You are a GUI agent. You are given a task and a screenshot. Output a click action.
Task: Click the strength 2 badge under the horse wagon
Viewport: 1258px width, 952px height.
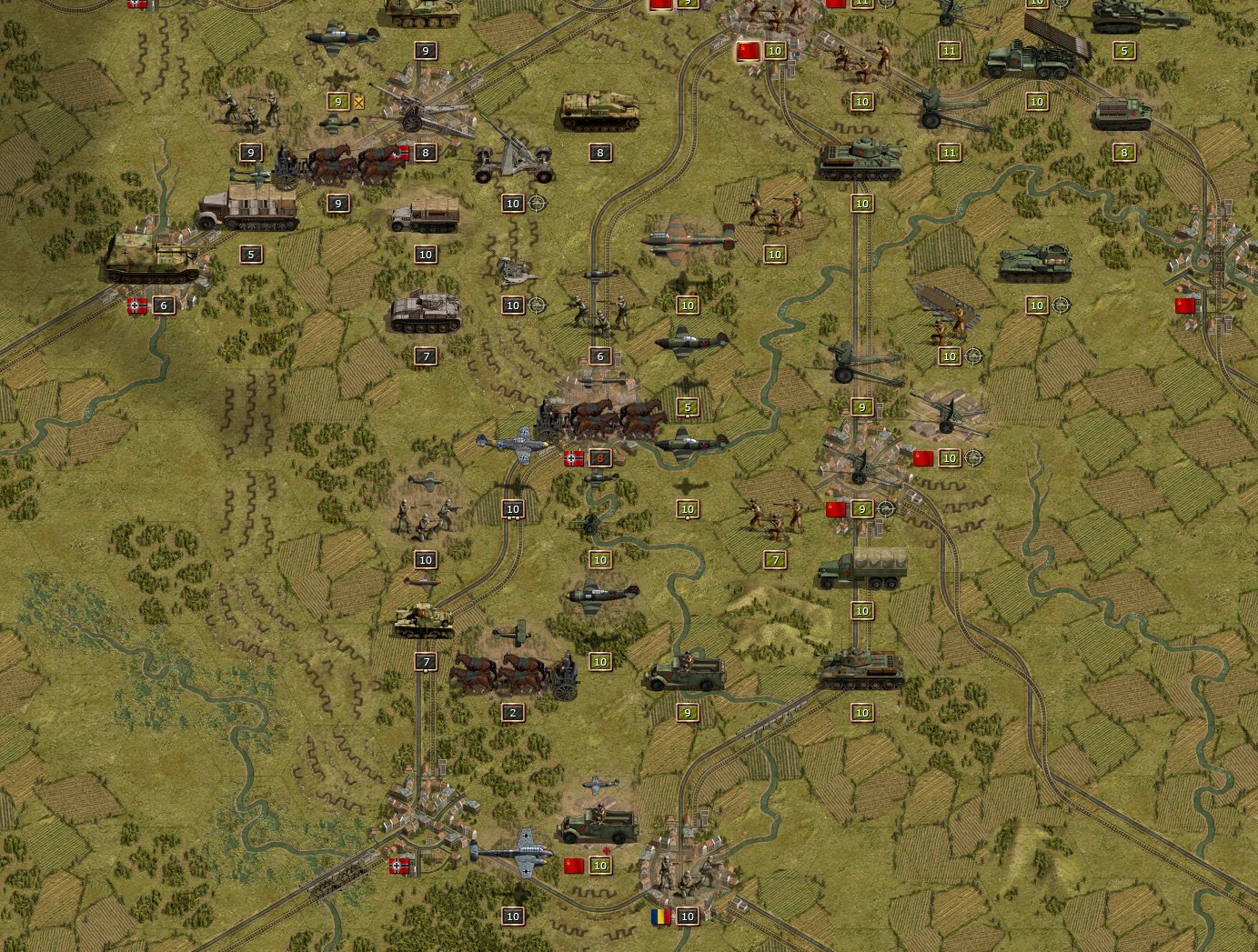click(x=511, y=711)
